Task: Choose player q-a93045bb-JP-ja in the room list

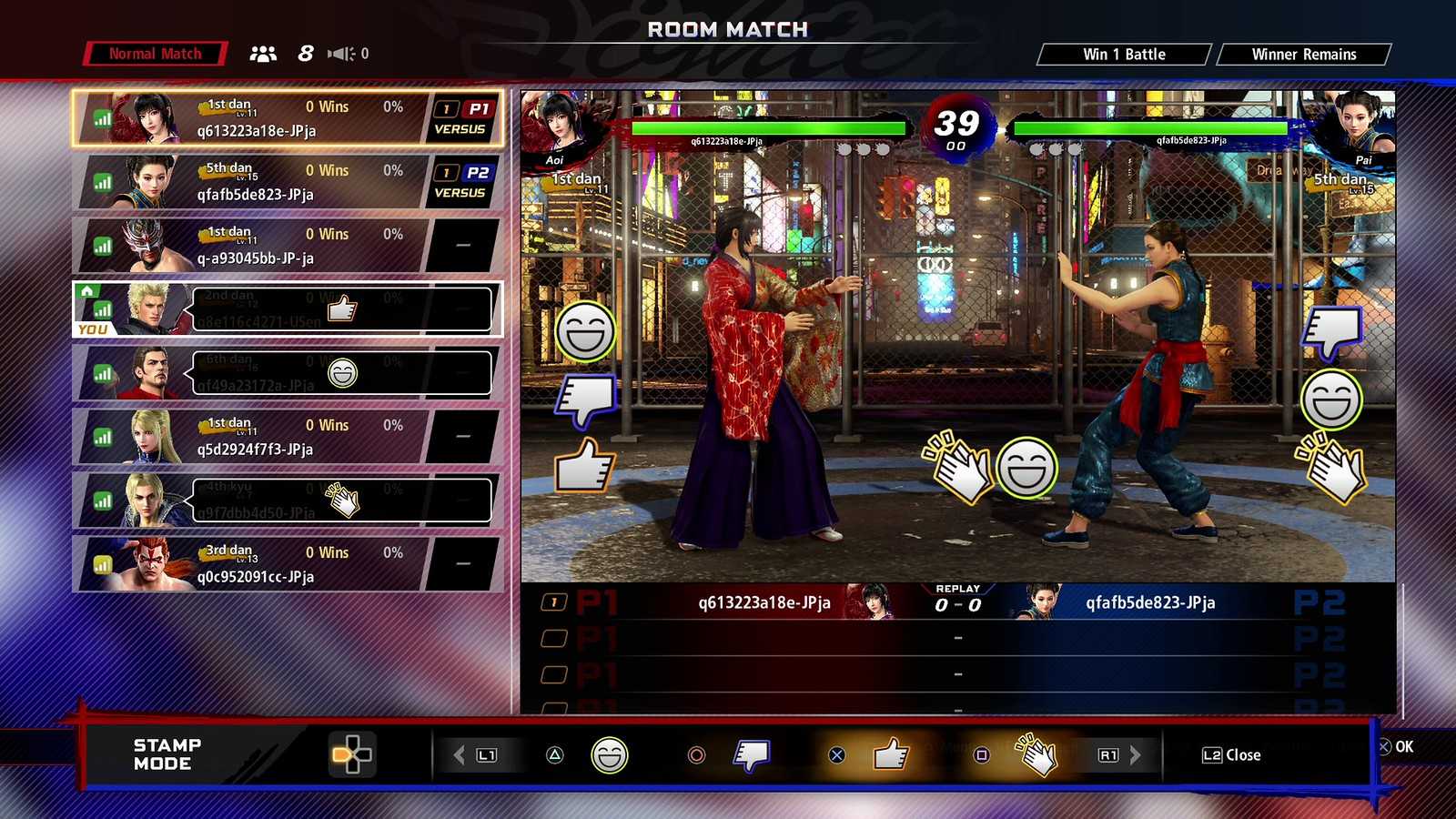Action: 287,246
